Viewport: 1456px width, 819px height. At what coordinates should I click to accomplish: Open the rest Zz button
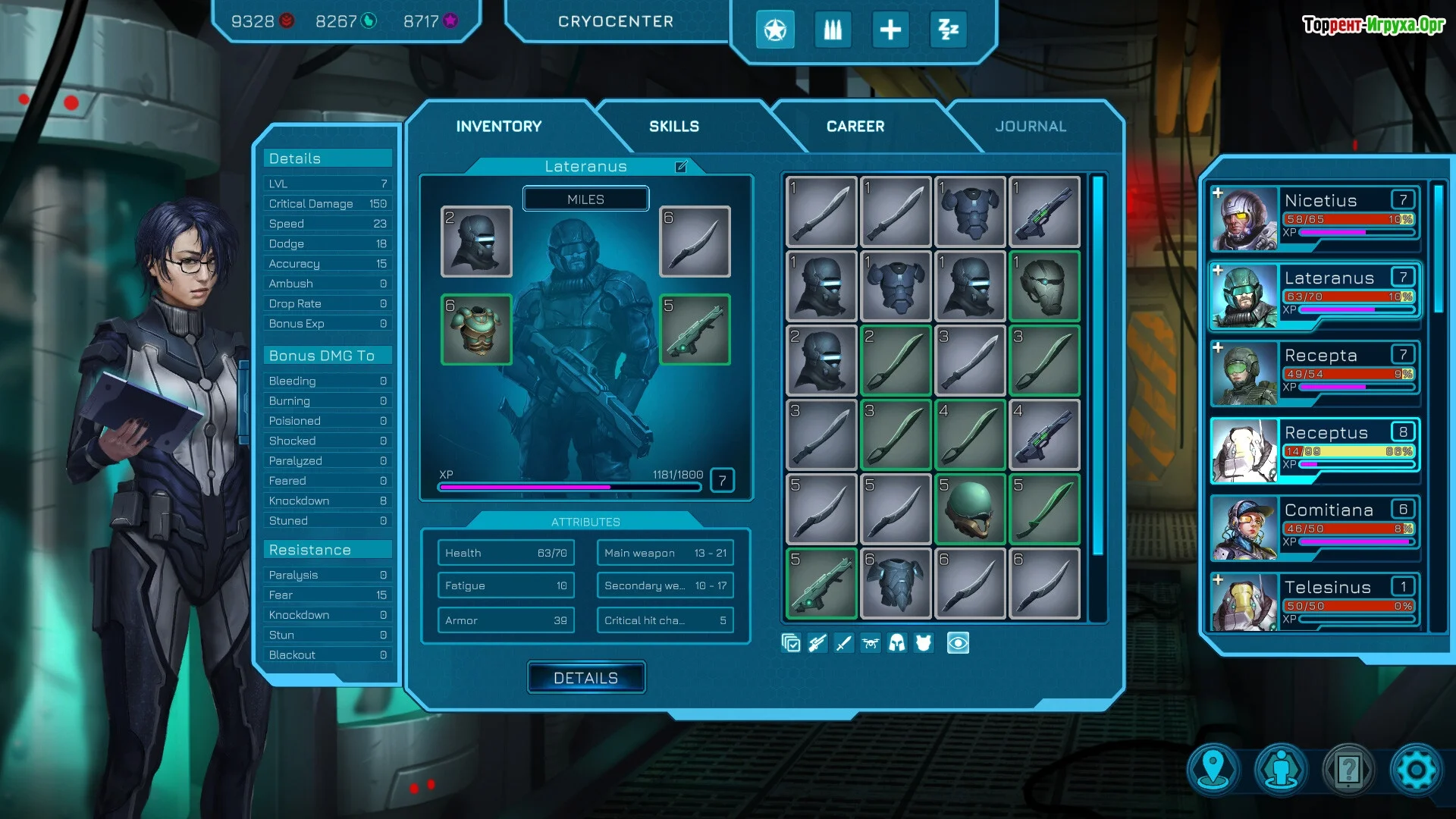(x=948, y=30)
